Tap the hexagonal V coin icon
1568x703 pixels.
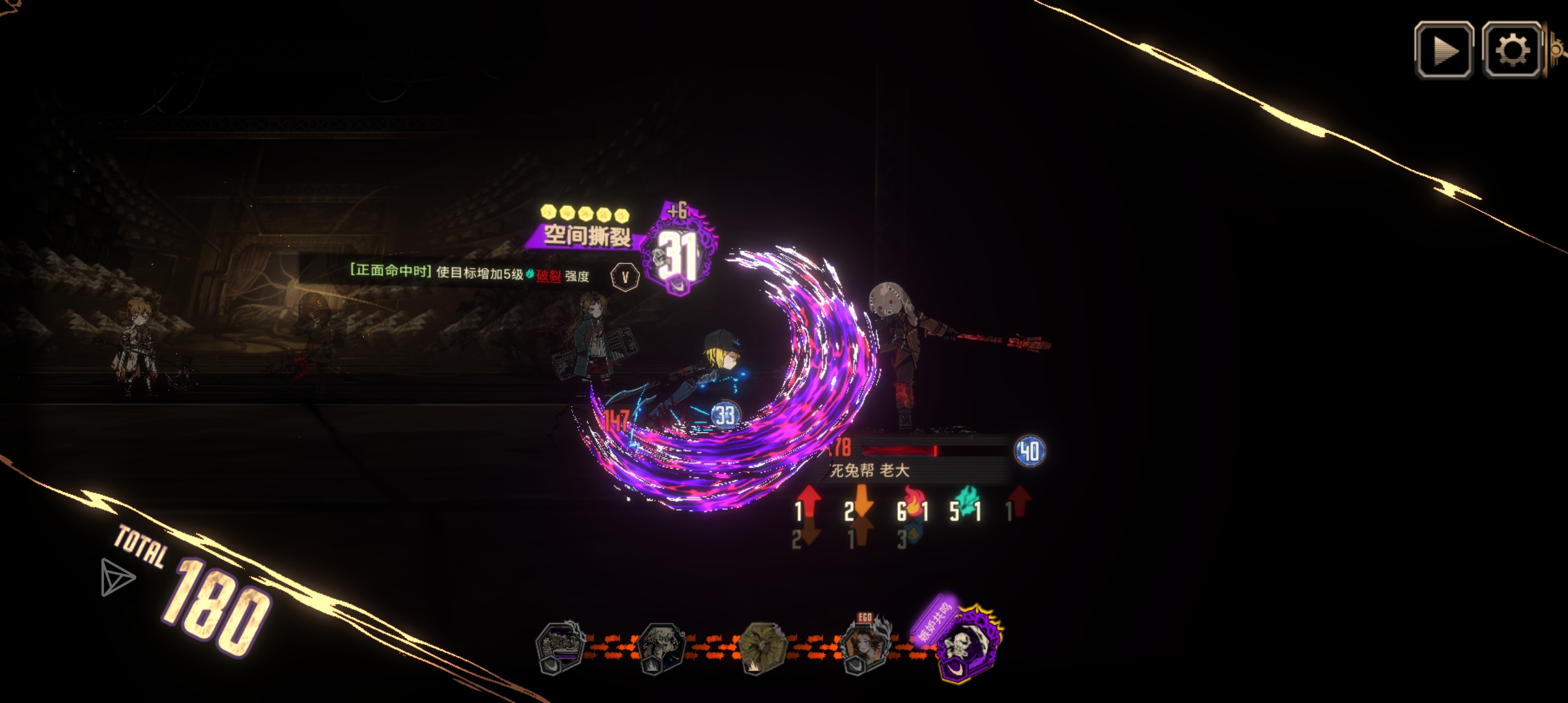pos(625,277)
